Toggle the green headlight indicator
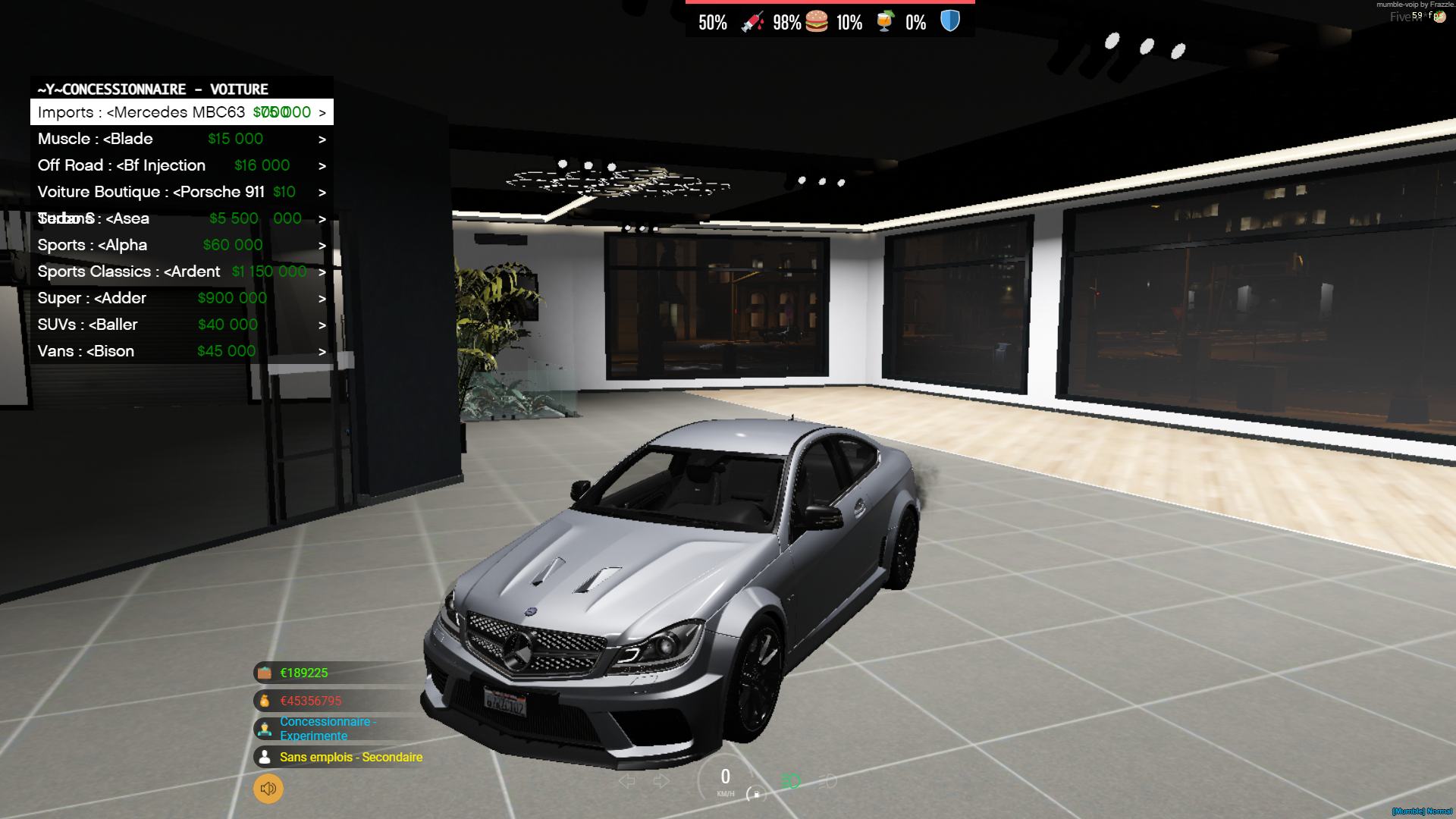The height and width of the screenshot is (819, 1456). click(791, 781)
